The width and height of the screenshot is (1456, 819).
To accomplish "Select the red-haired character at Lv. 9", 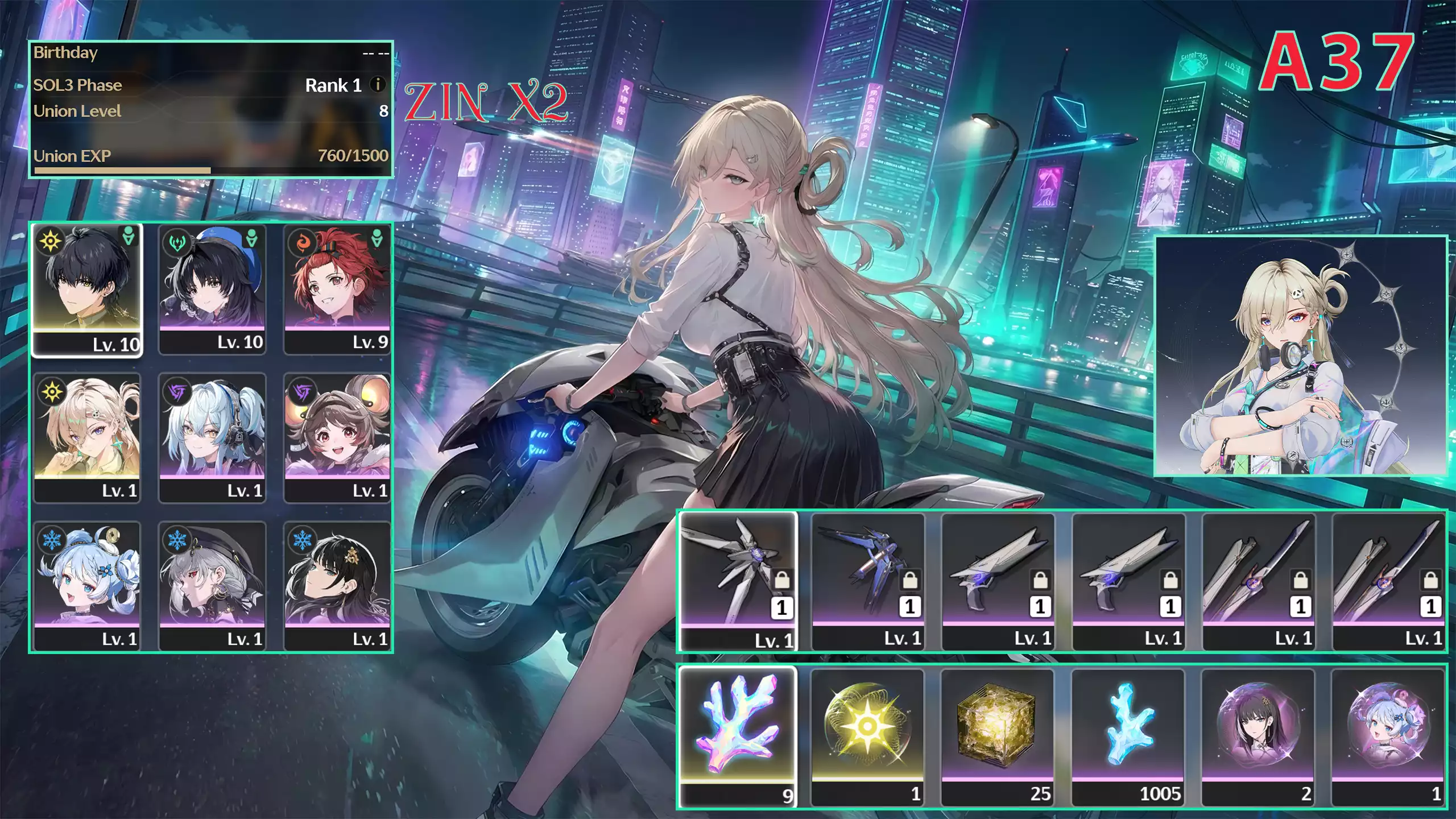I will pyautogui.click(x=337, y=289).
